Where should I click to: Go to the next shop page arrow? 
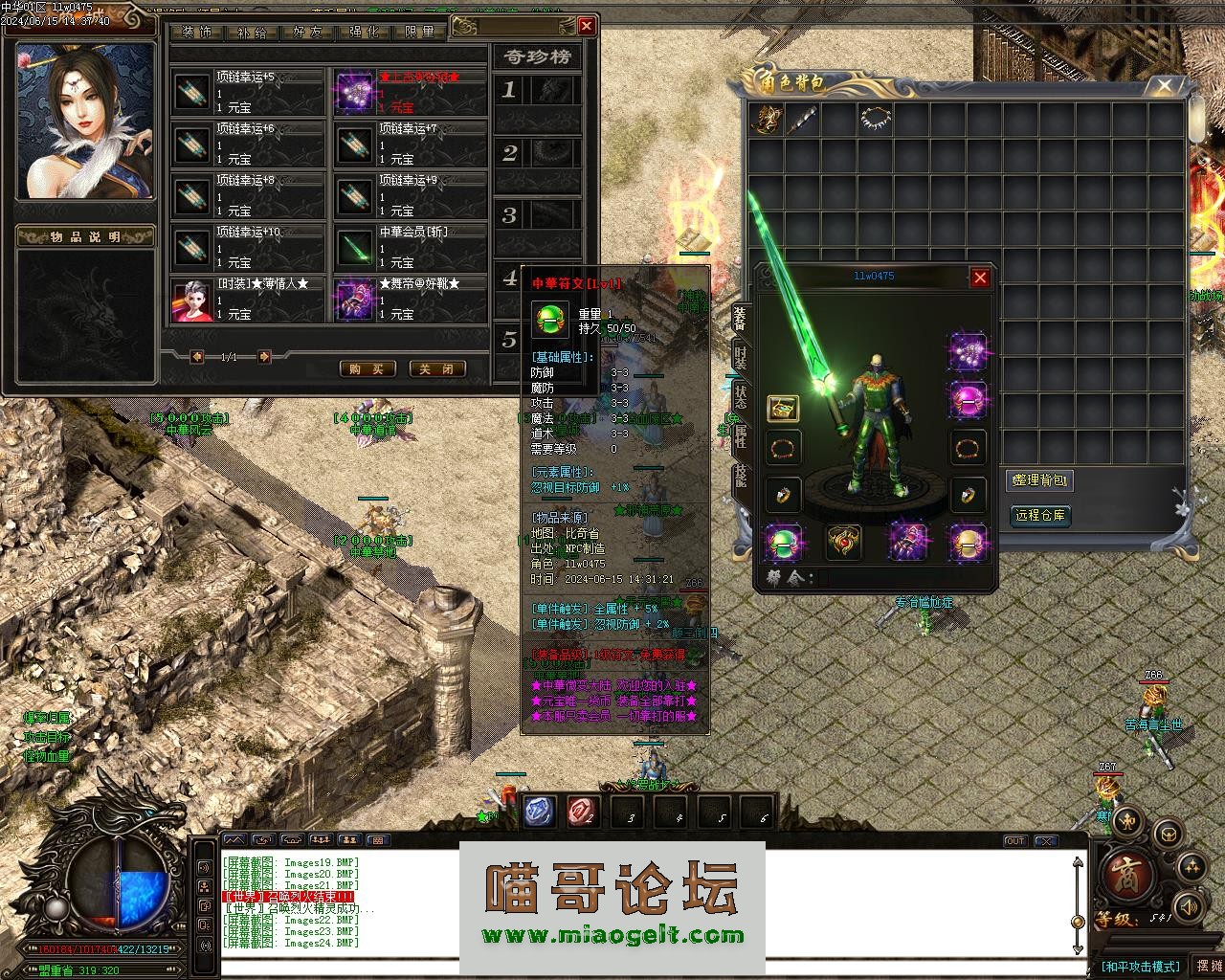click(x=264, y=357)
